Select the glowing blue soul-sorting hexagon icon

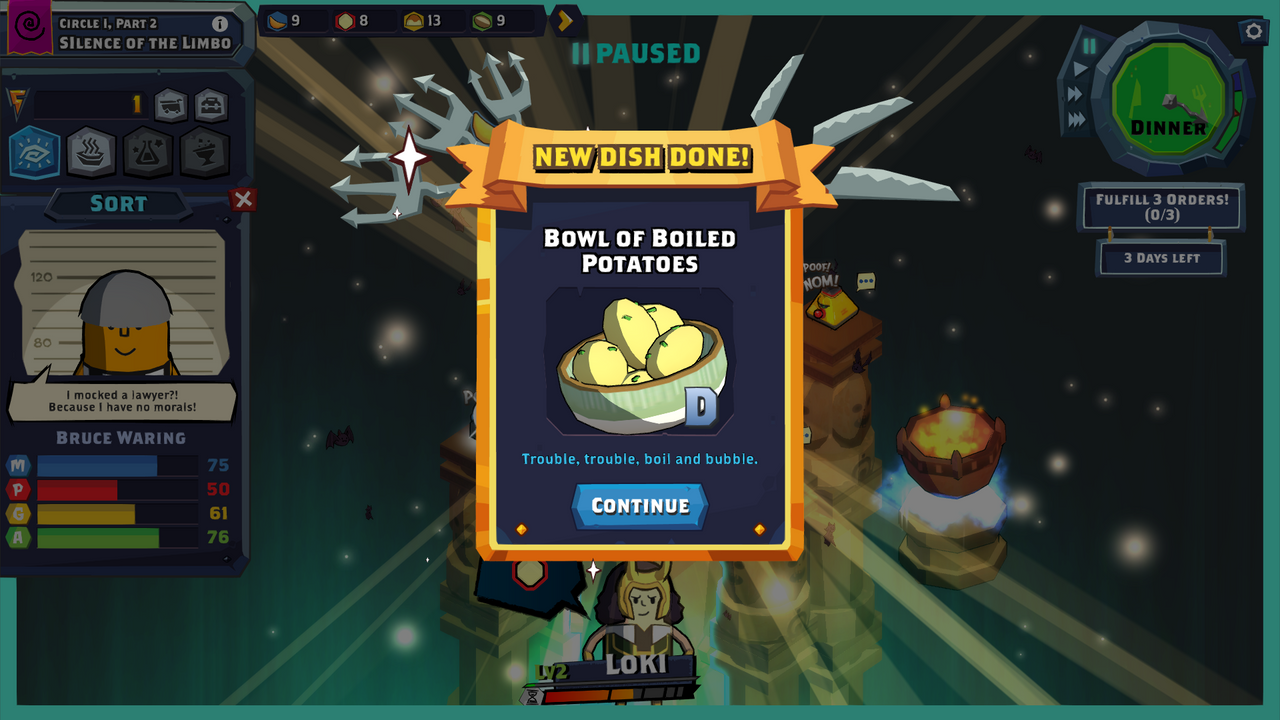pyautogui.click(x=34, y=152)
